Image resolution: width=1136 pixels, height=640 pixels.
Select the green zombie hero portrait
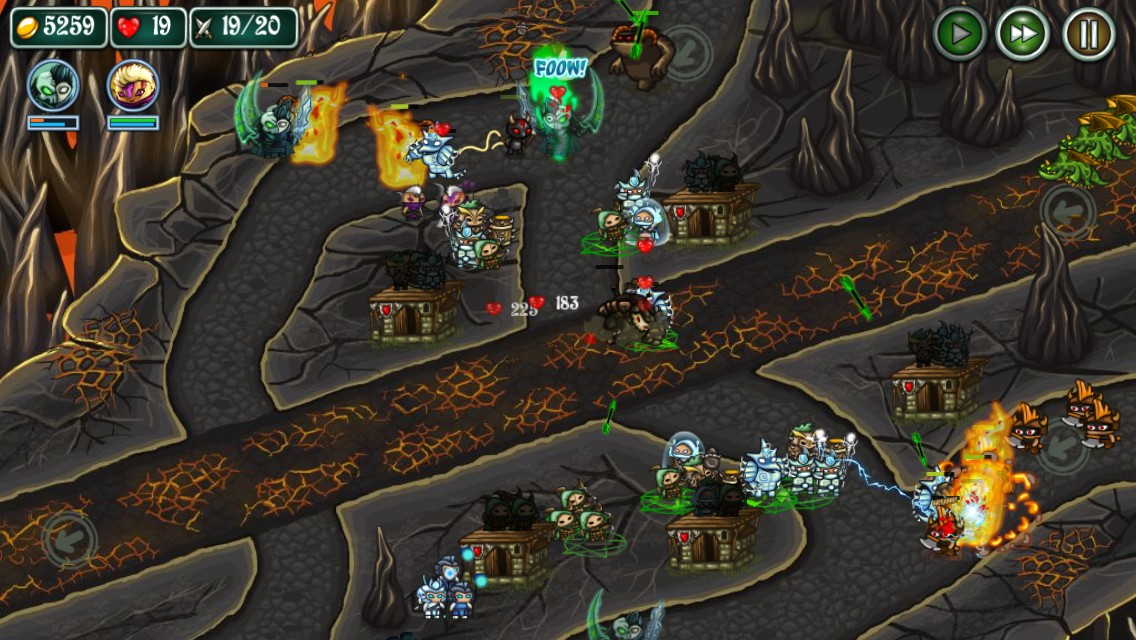(x=53, y=86)
